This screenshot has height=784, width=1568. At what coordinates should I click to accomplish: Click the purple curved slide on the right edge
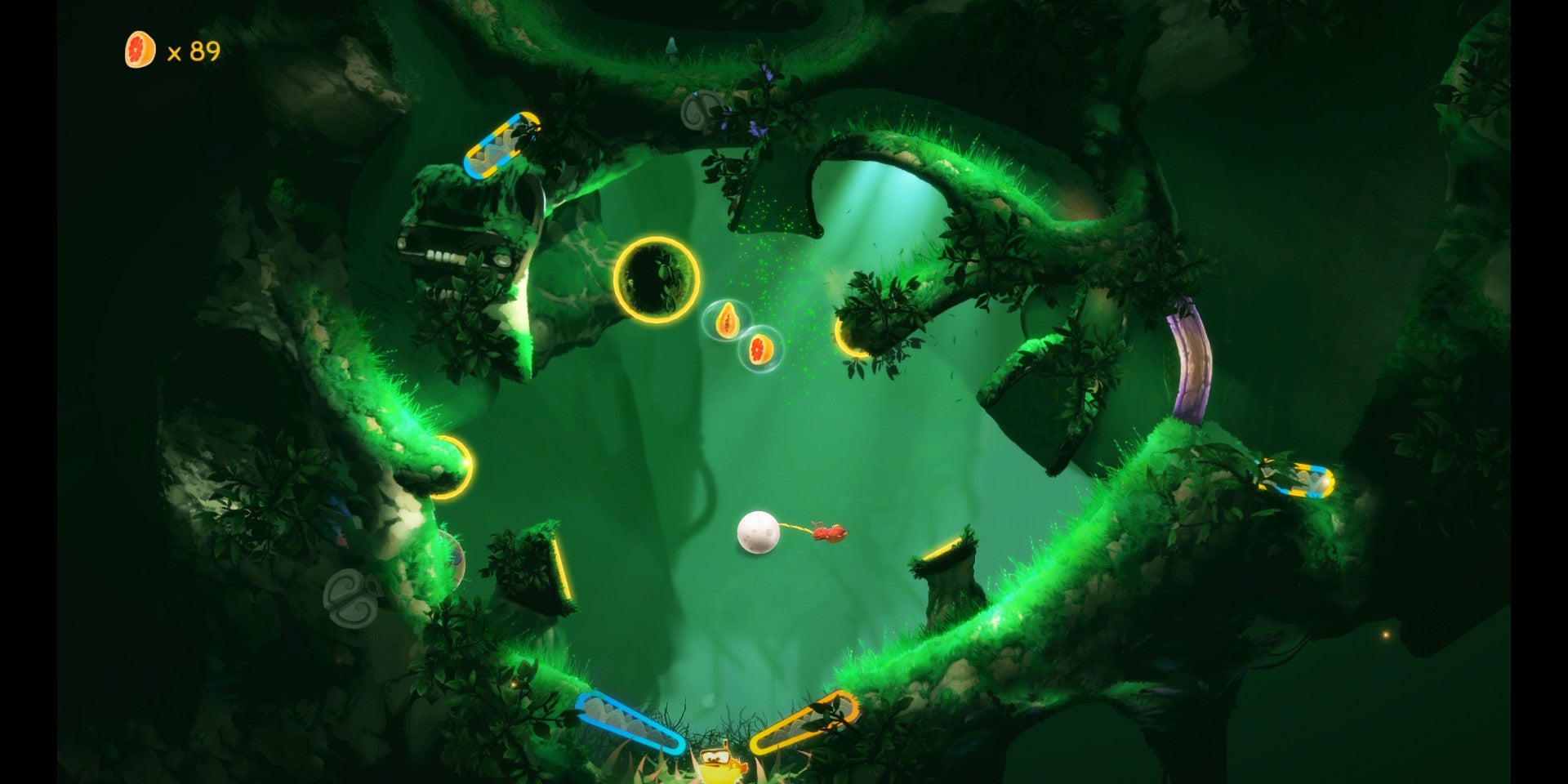[x=1187, y=367]
